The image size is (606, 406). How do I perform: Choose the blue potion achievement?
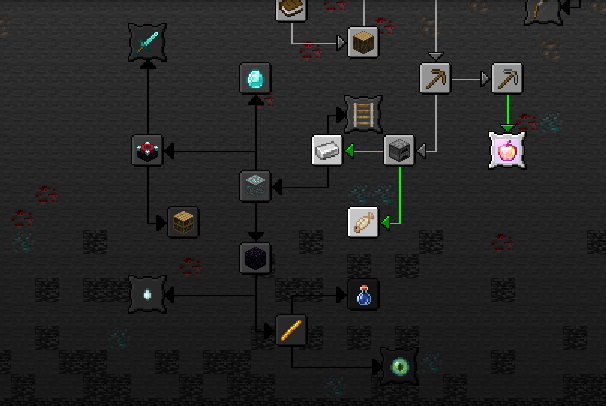[363, 295]
